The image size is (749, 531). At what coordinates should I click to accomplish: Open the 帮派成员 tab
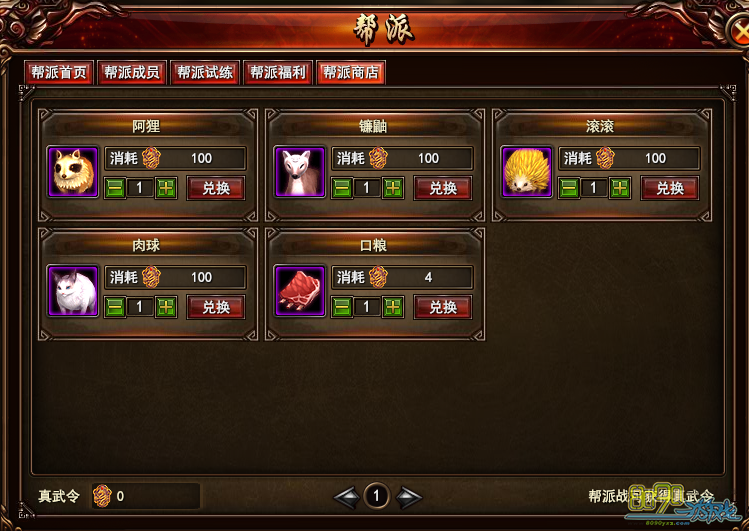tap(131, 73)
